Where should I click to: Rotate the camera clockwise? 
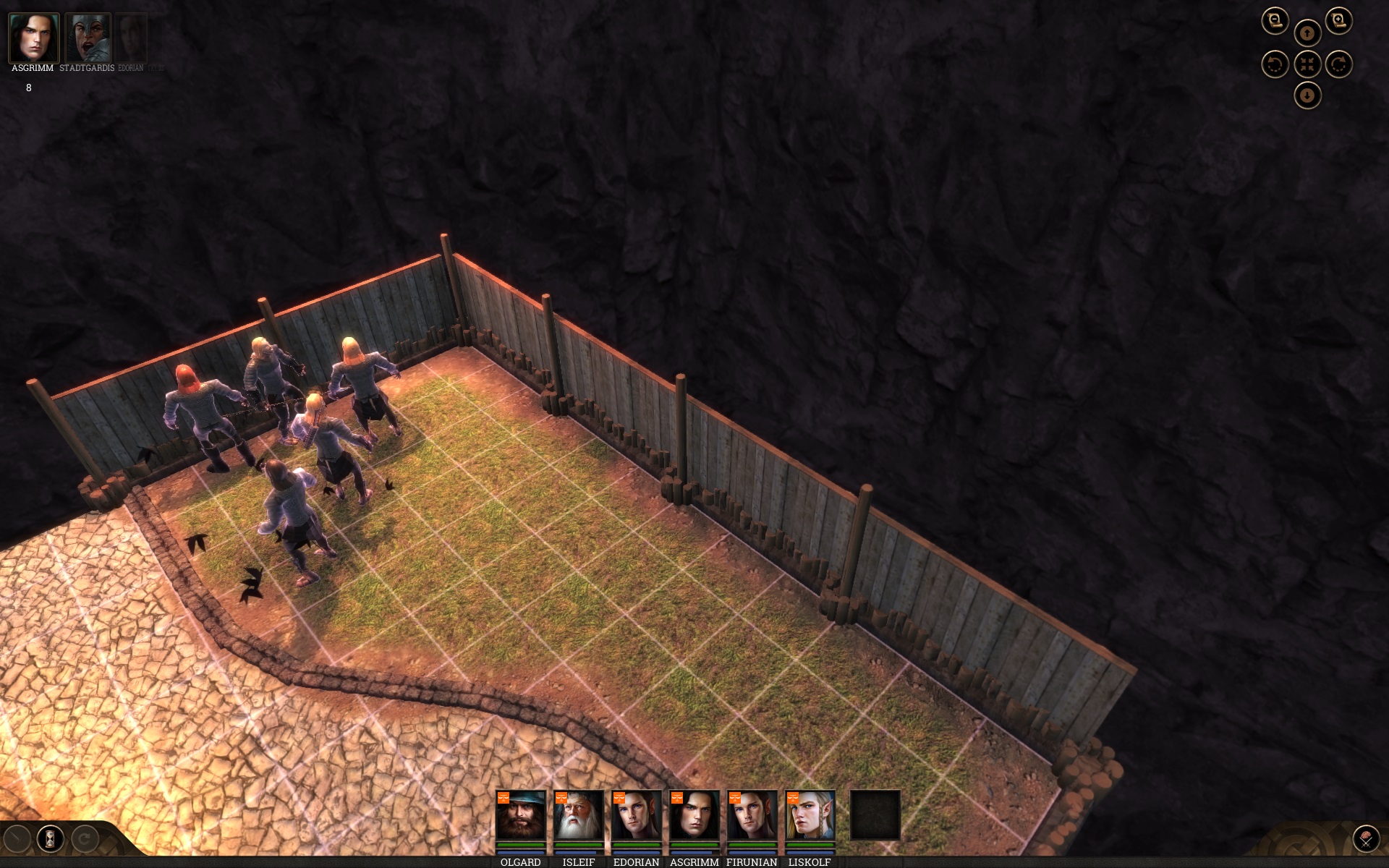tap(1338, 64)
